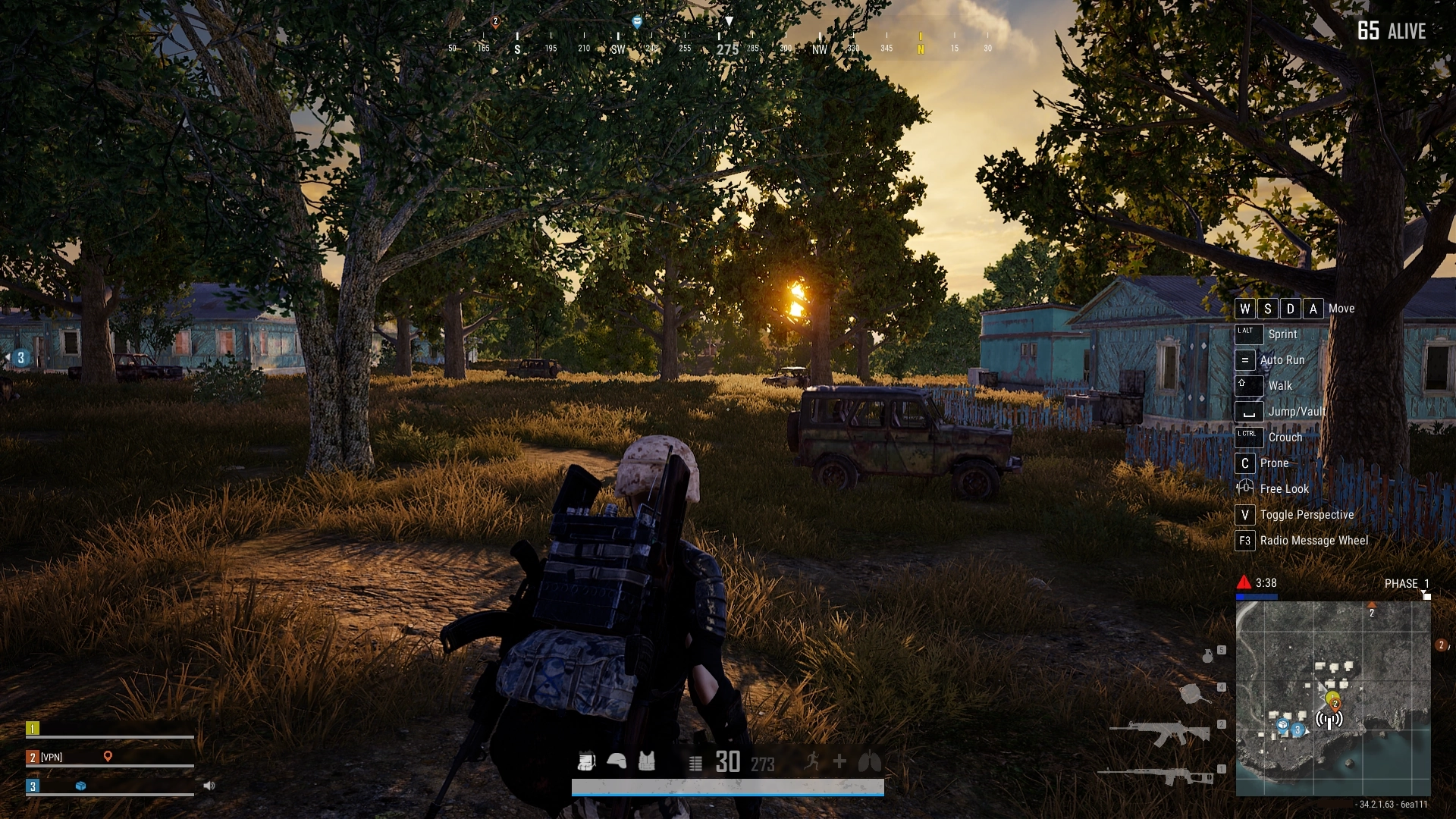Select teammate 3 in squad list
The width and height of the screenshot is (1456, 819).
pyautogui.click(x=33, y=786)
